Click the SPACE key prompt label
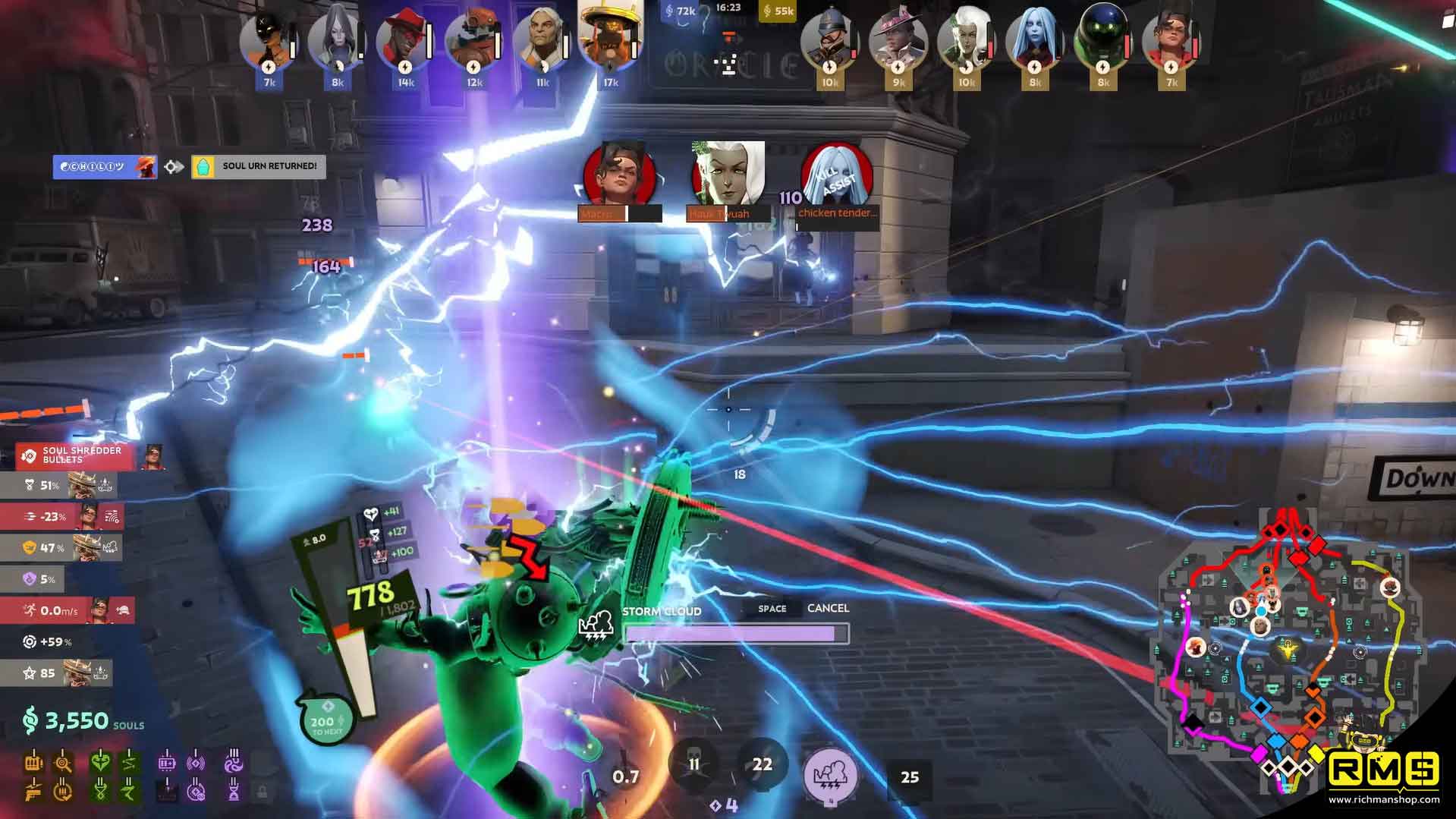1456x819 pixels. click(x=771, y=608)
